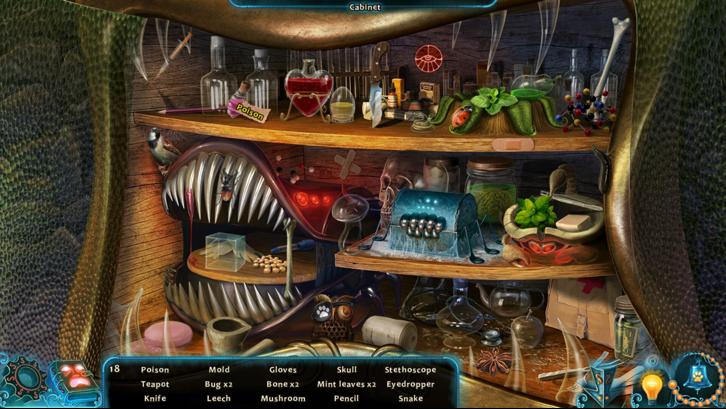Use the lightbulb hint button
This screenshot has height=409, width=726.
click(x=652, y=385)
